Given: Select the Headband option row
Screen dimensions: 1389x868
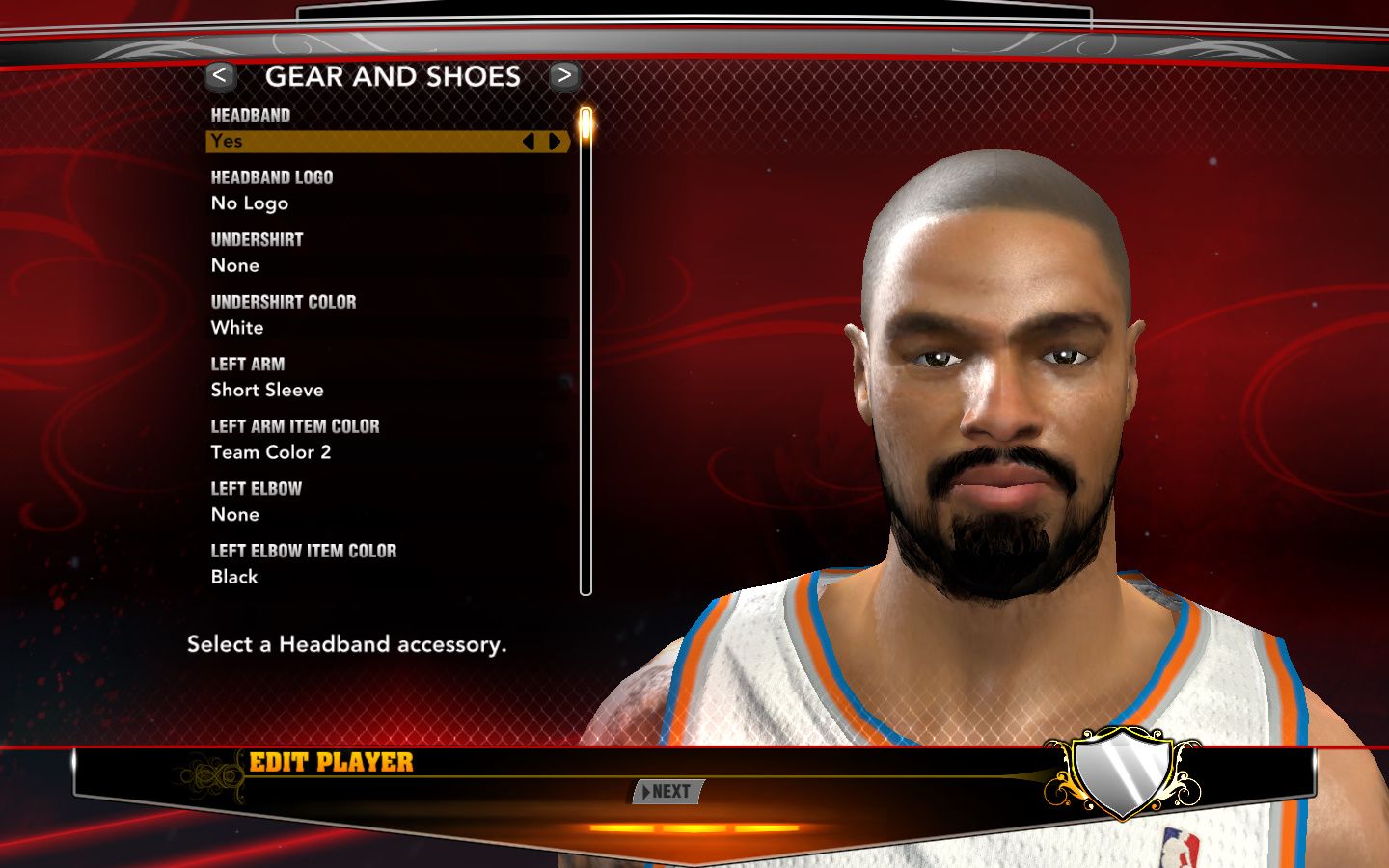Looking at the screenshot, I should point(367,142).
